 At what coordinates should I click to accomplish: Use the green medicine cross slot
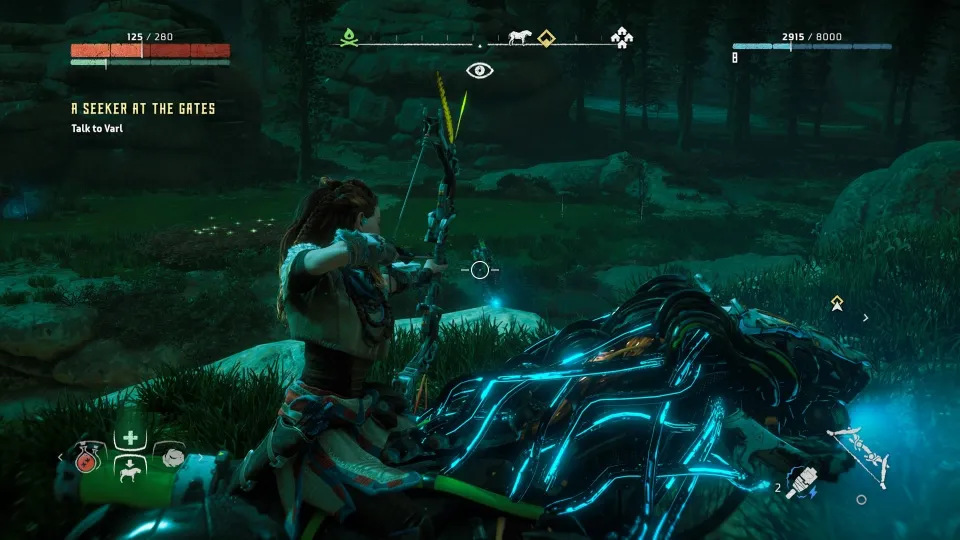pyautogui.click(x=130, y=438)
